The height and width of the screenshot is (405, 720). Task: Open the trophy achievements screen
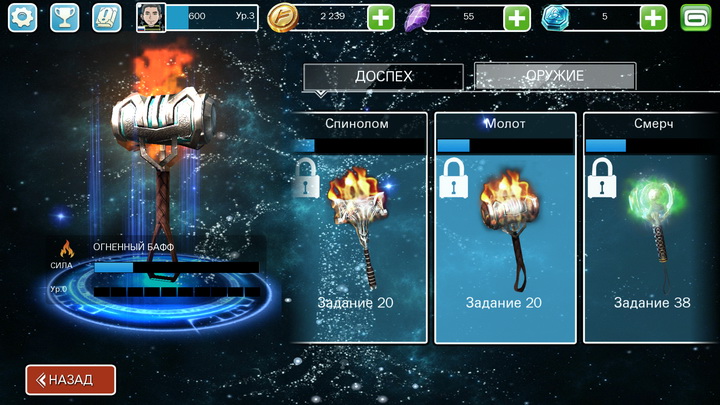click(x=63, y=17)
